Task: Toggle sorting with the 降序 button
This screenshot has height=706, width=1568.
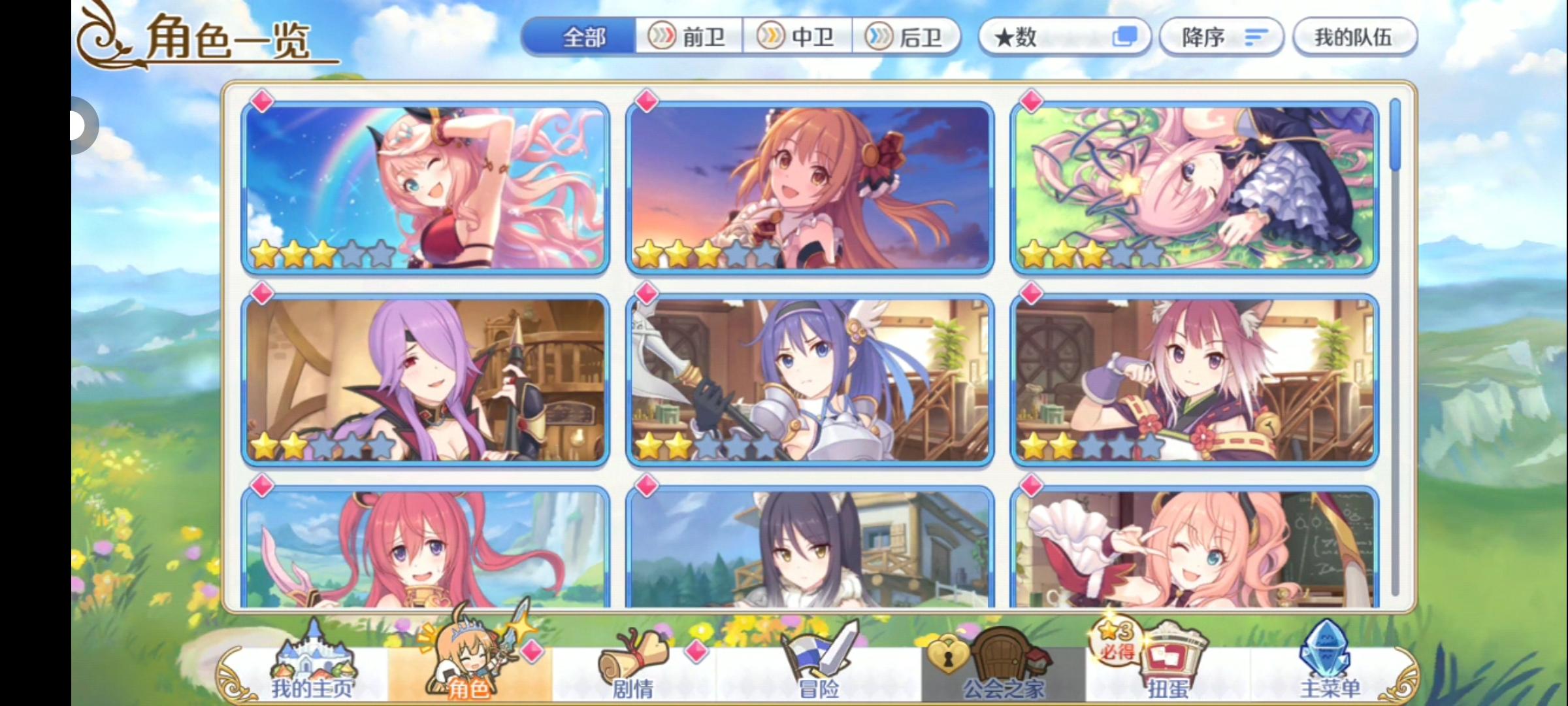Action: click(x=1220, y=37)
